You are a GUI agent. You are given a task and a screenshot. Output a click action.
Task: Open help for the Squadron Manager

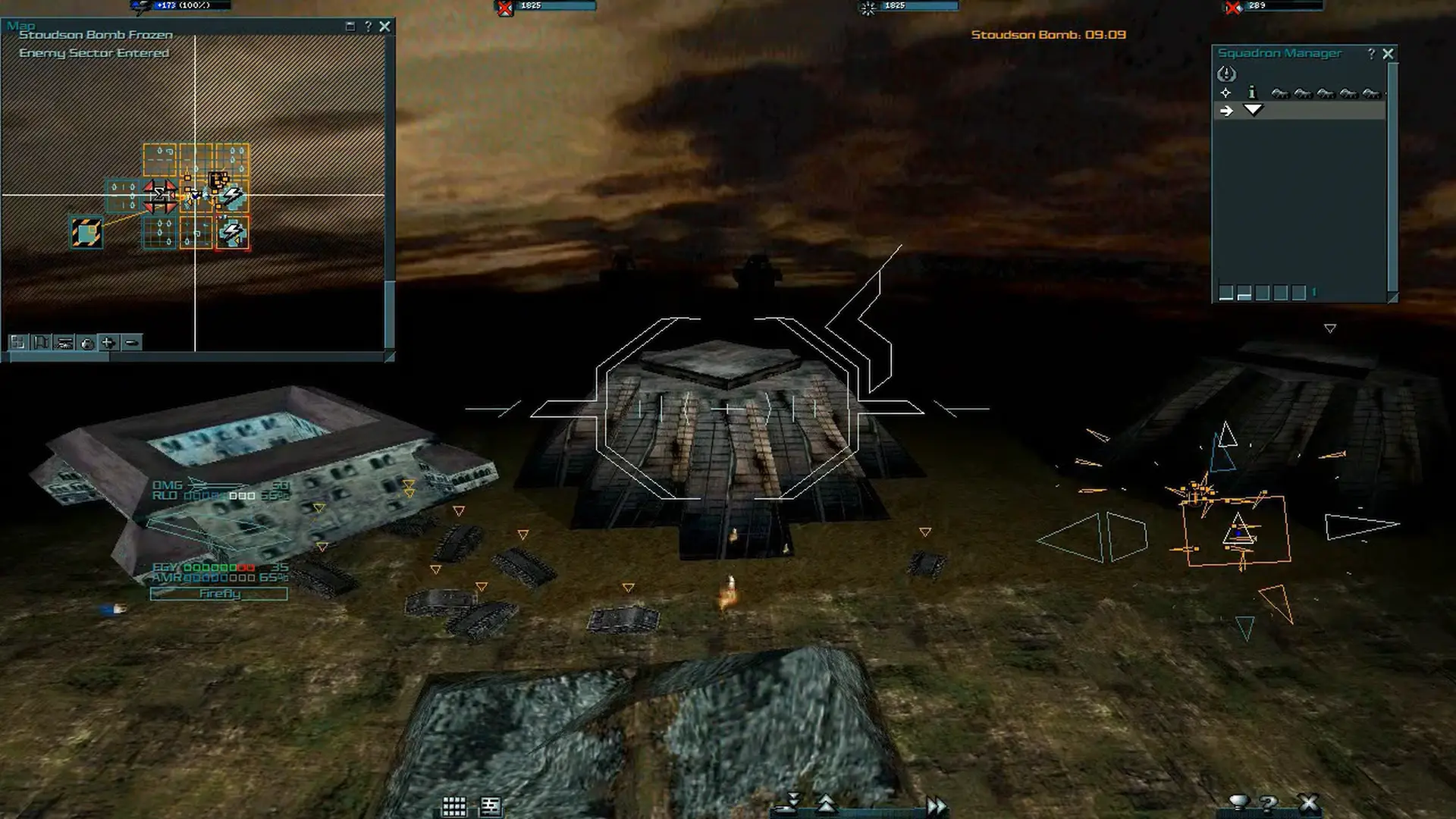click(x=1371, y=54)
